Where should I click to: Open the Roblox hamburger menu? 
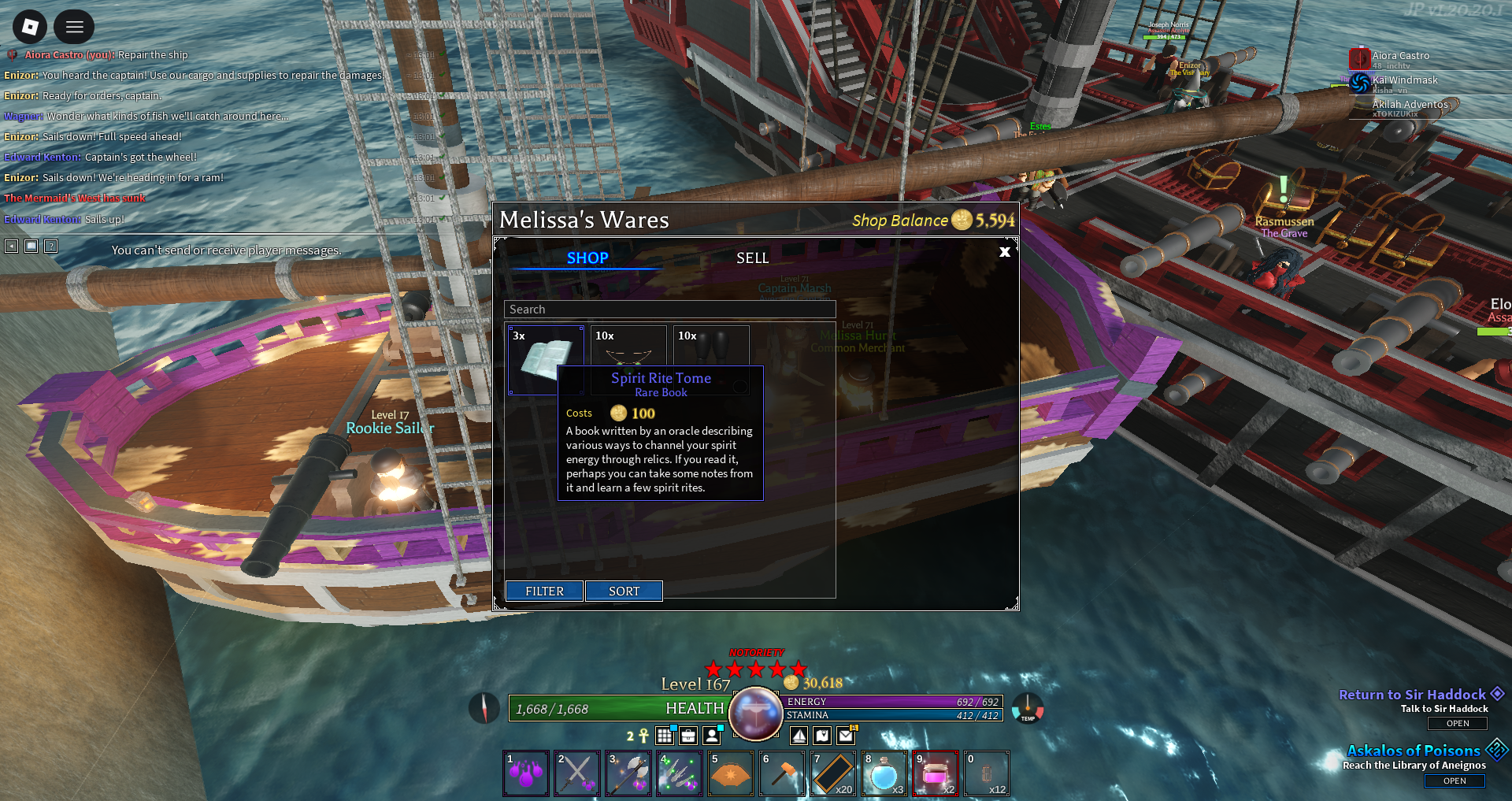[x=75, y=28]
